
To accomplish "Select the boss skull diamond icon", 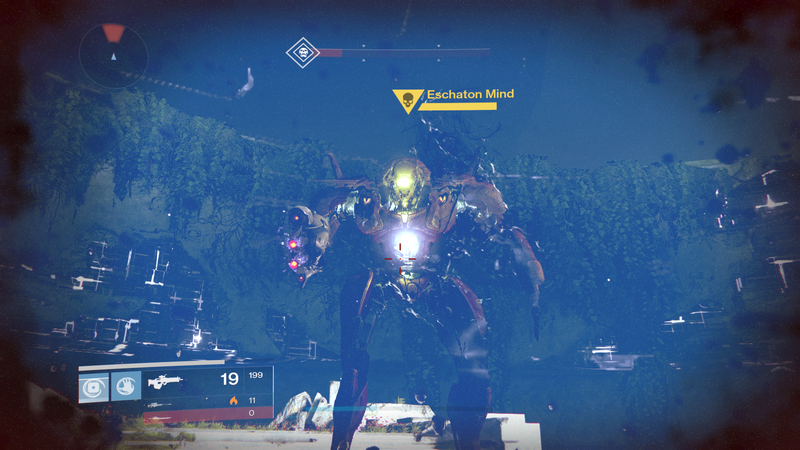I will click(x=303, y=52).
